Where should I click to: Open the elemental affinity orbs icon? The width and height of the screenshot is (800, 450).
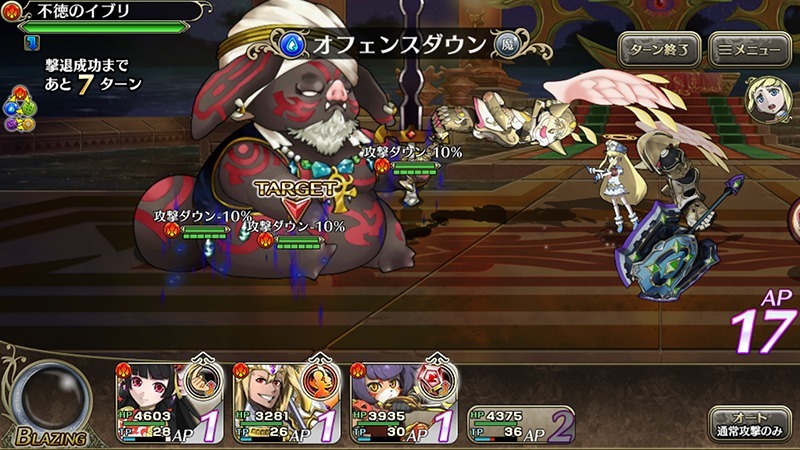point(15,108)
